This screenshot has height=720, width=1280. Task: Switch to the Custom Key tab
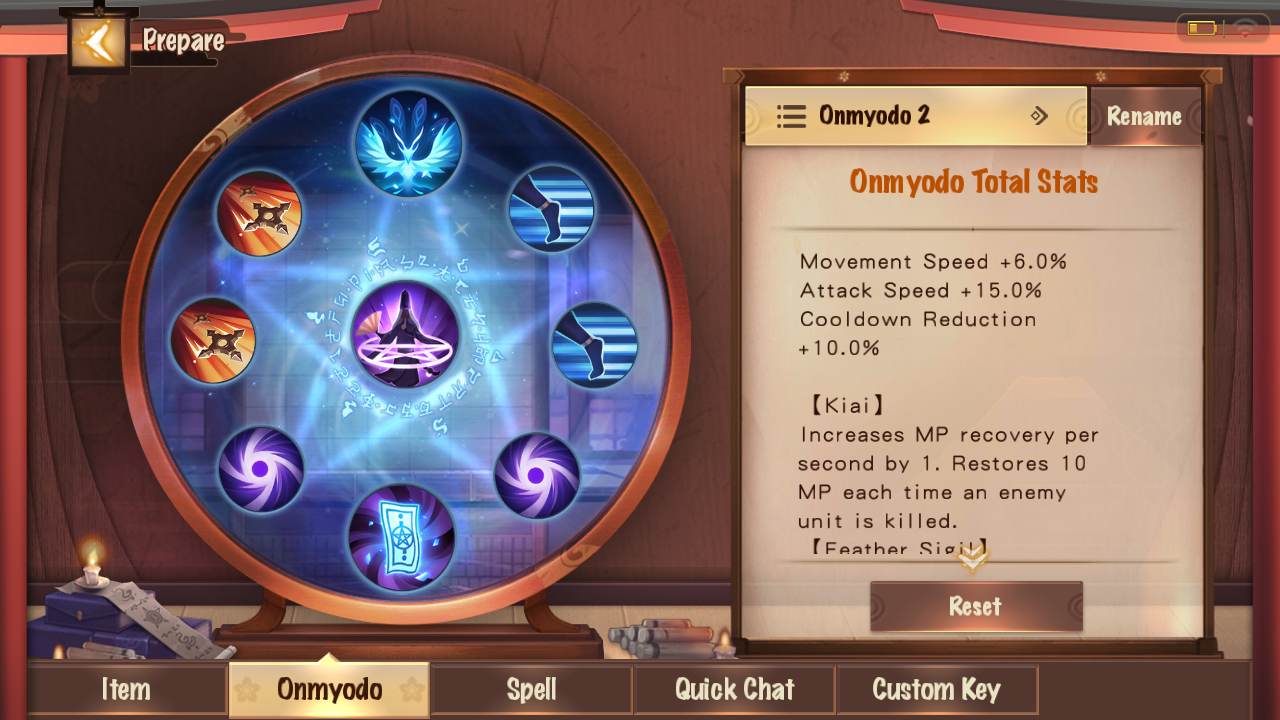tap(936, 690)
